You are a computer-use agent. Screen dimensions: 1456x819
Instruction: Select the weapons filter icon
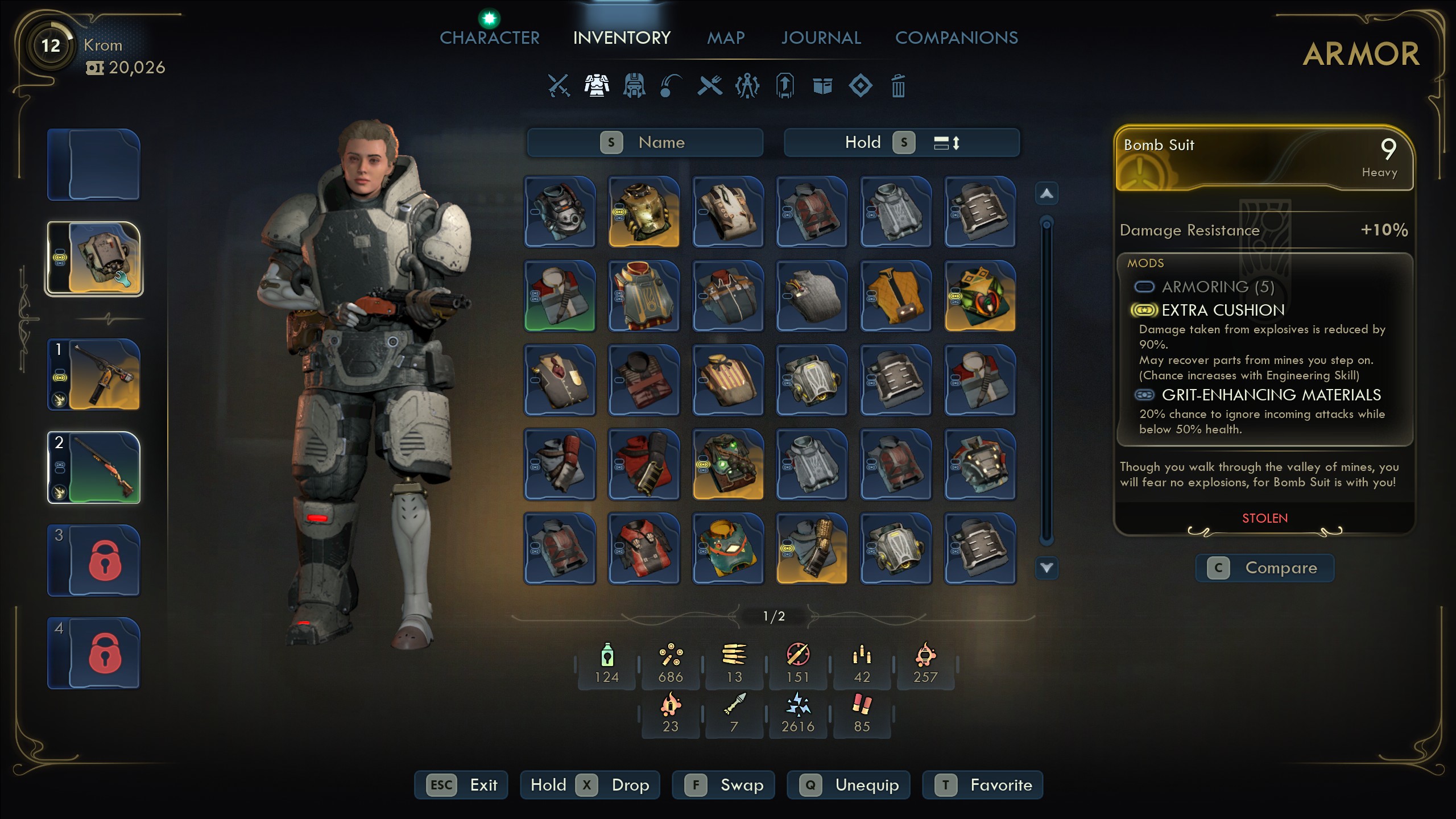(557, 85)
